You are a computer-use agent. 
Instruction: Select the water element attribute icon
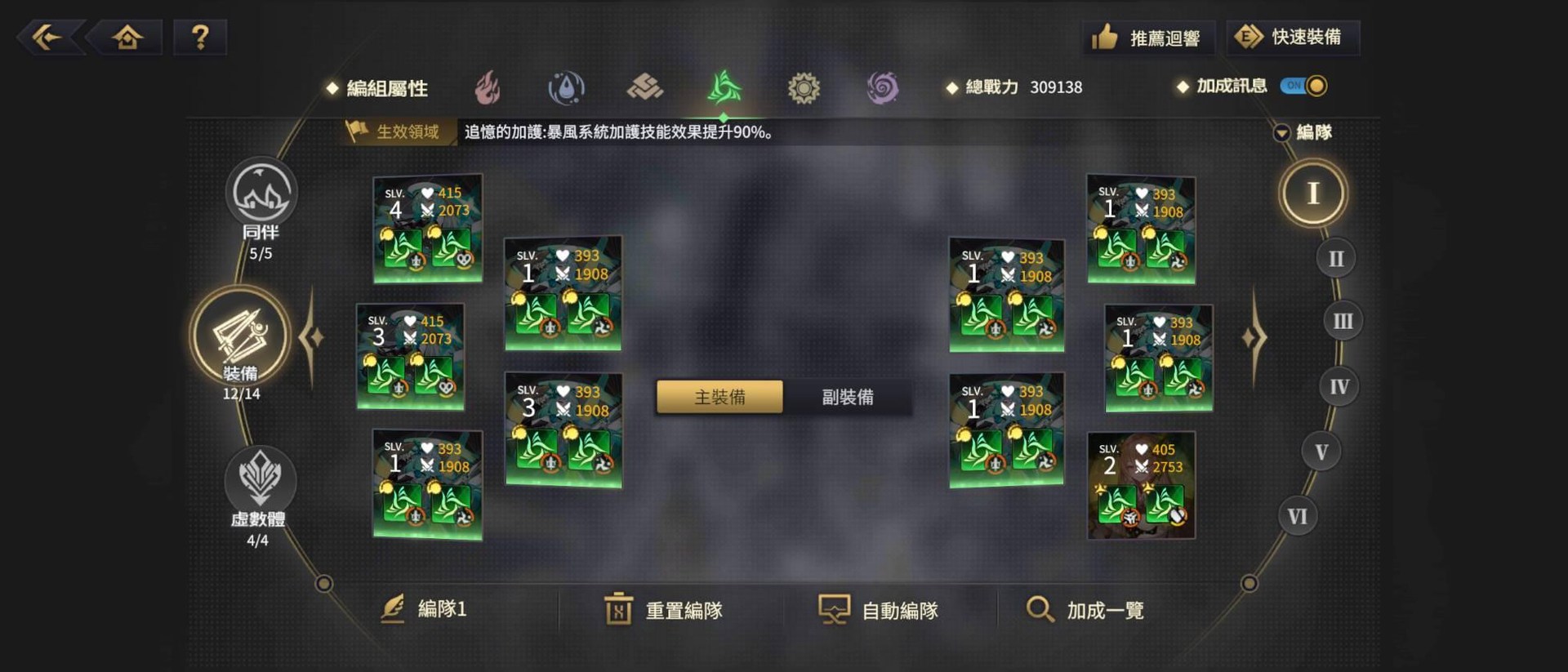point(568,87)
